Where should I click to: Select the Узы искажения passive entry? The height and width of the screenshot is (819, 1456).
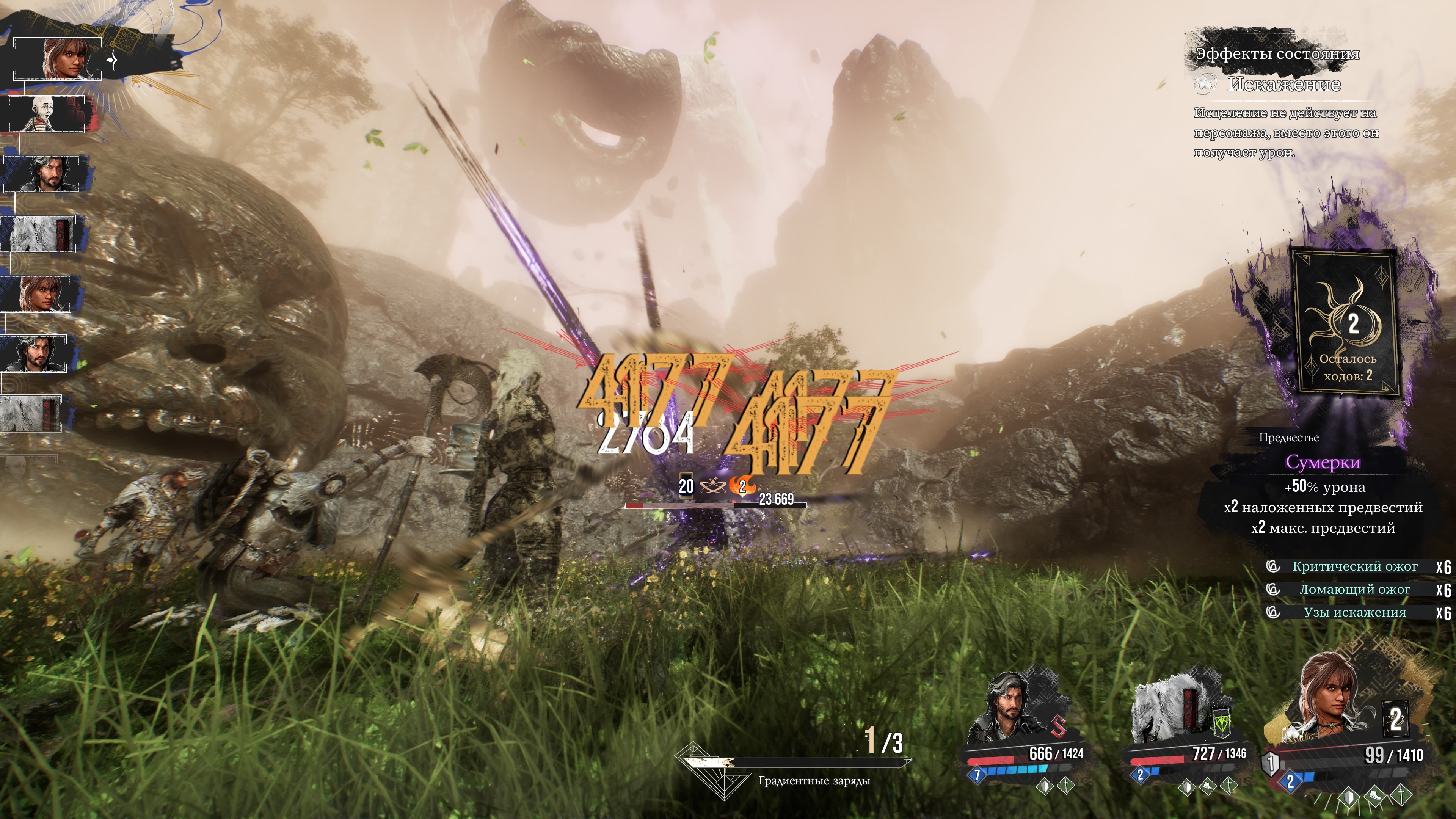(1354, 613)
